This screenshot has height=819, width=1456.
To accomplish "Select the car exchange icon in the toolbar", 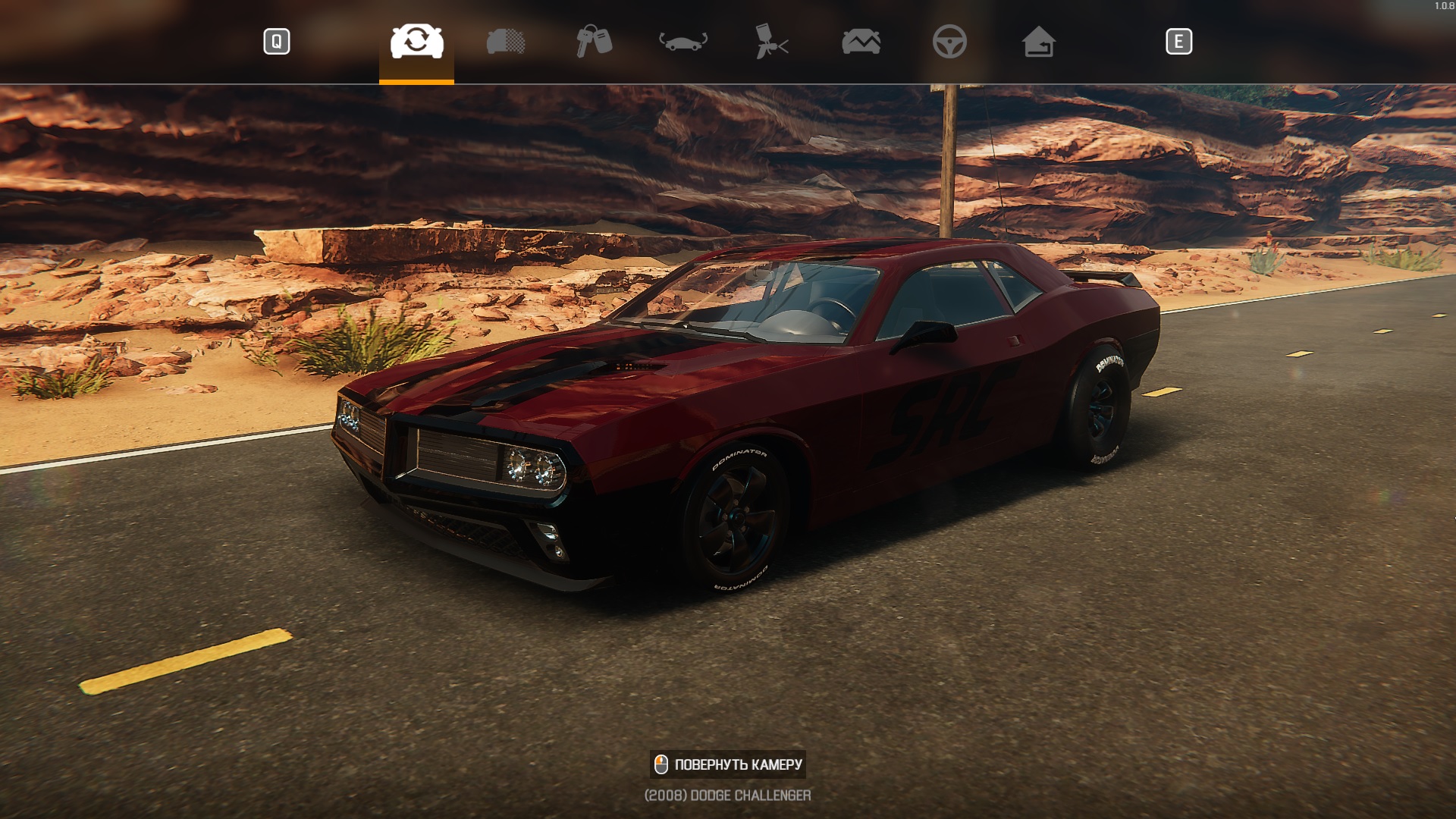I will [x=416, y=43].
